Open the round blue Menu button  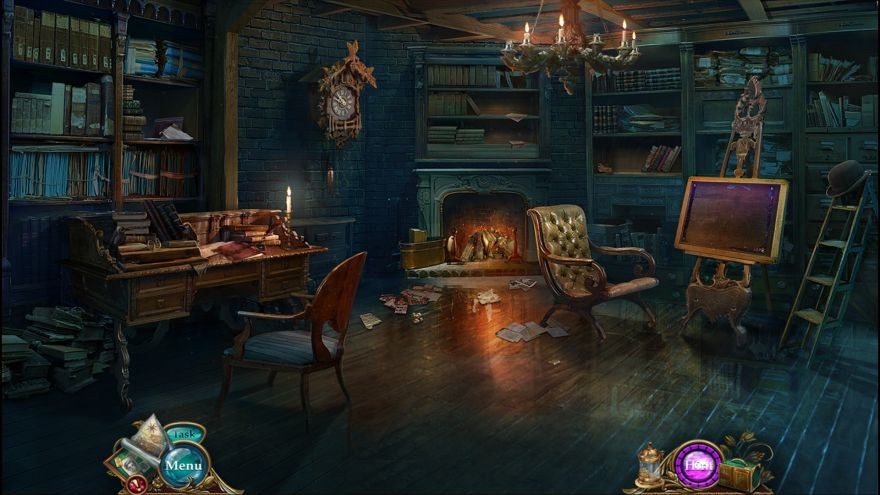(x=183, y=465)
